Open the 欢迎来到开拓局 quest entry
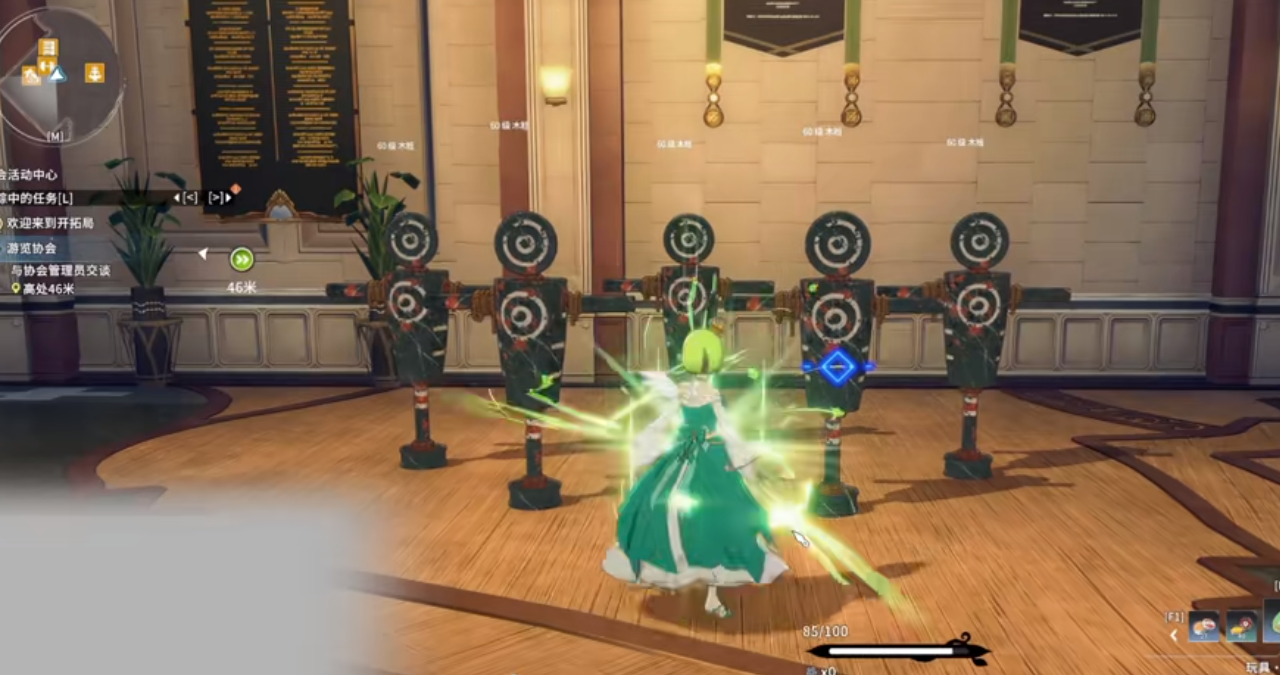1280x675 pixels. click(x=52, y=223)
